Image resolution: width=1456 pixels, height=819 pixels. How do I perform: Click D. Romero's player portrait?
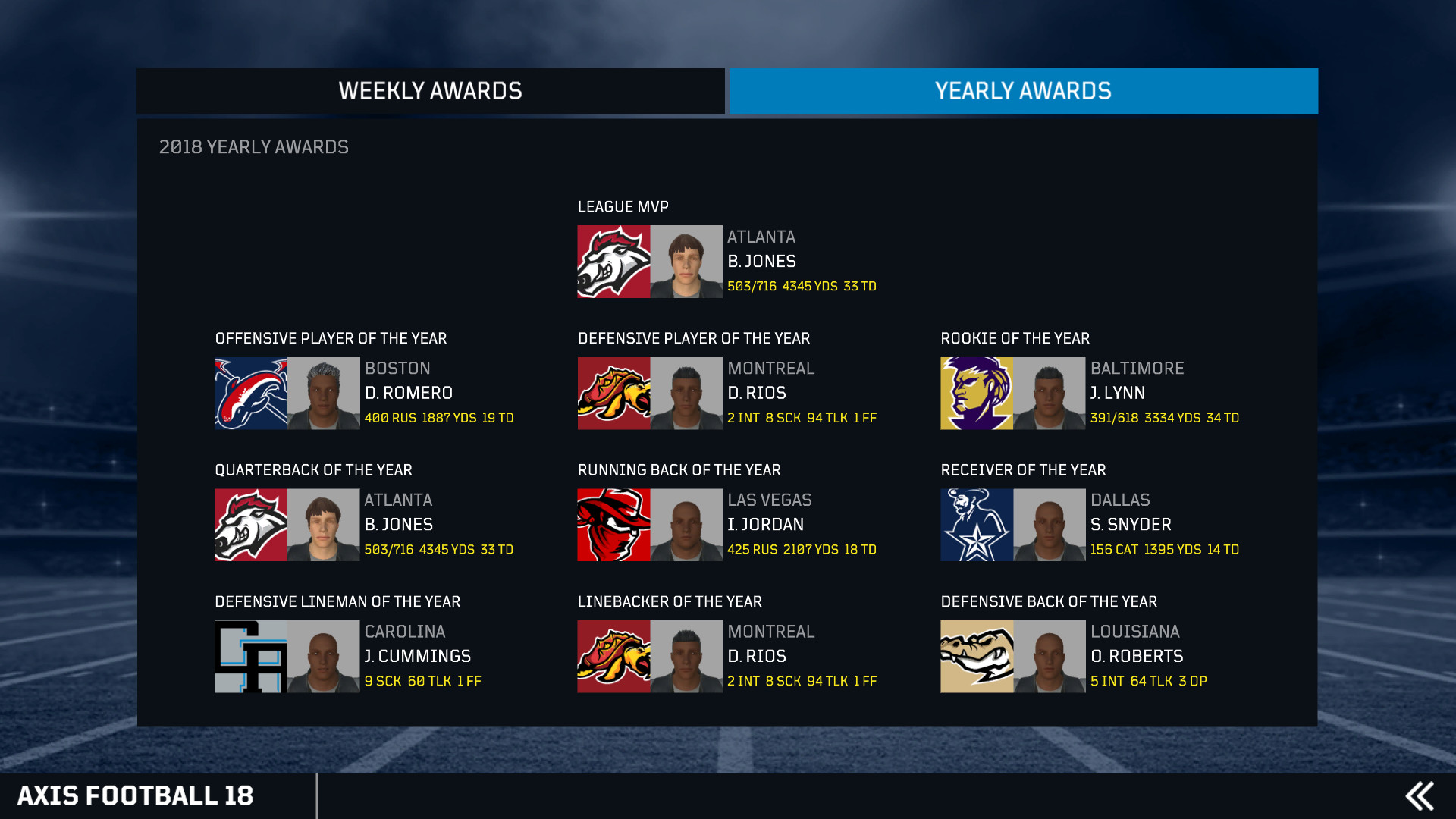(322, 394)
